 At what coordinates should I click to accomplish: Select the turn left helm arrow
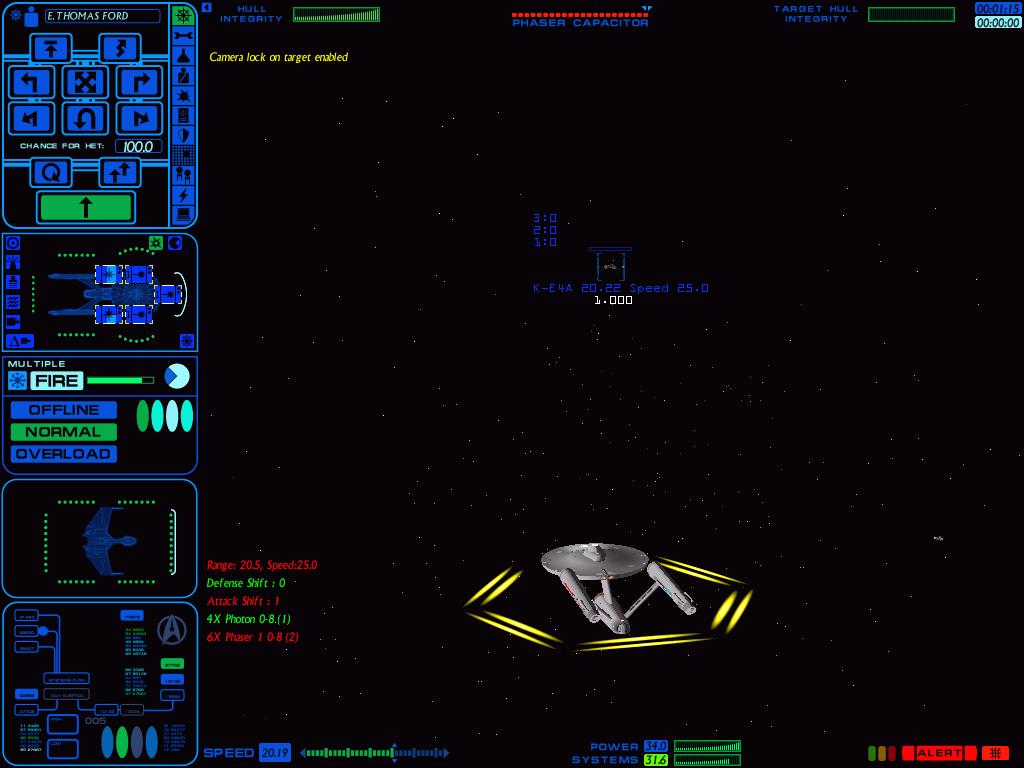click(x=31, y=82)
